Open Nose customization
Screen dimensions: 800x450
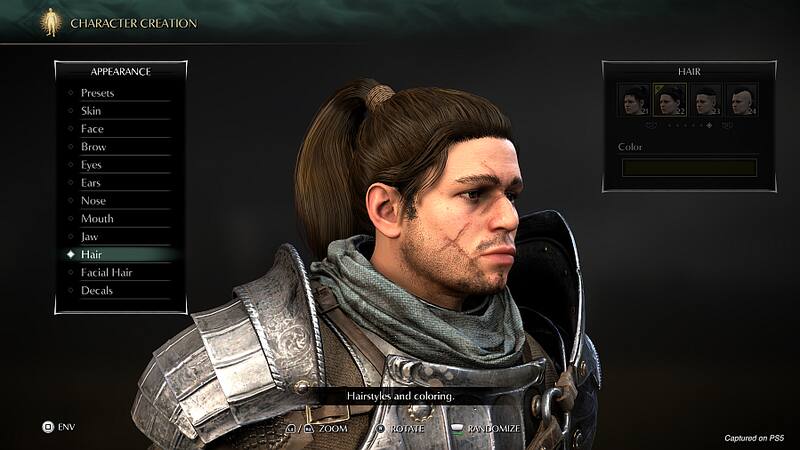[x=93, y=201]
